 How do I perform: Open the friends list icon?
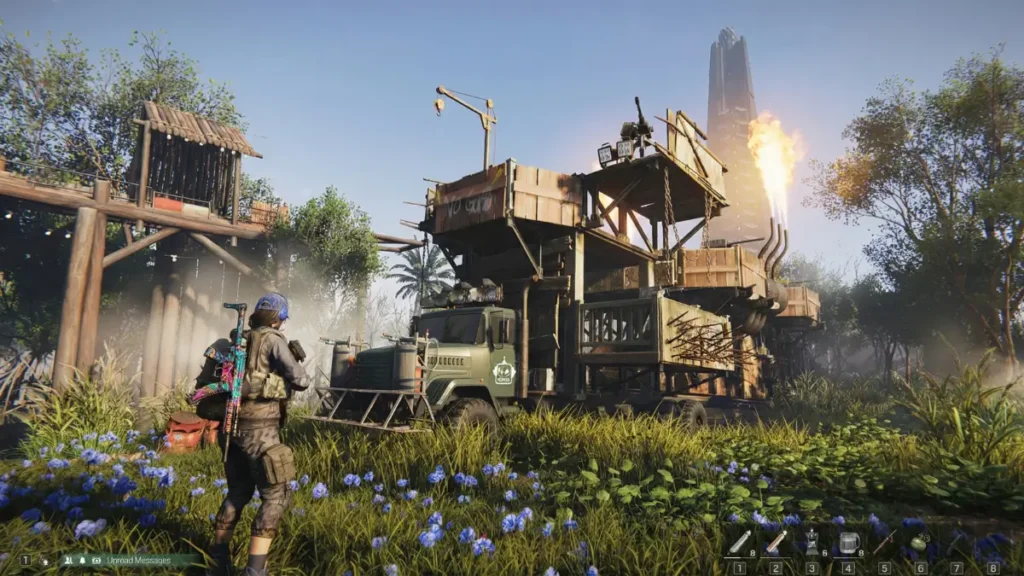coord(69,561)
